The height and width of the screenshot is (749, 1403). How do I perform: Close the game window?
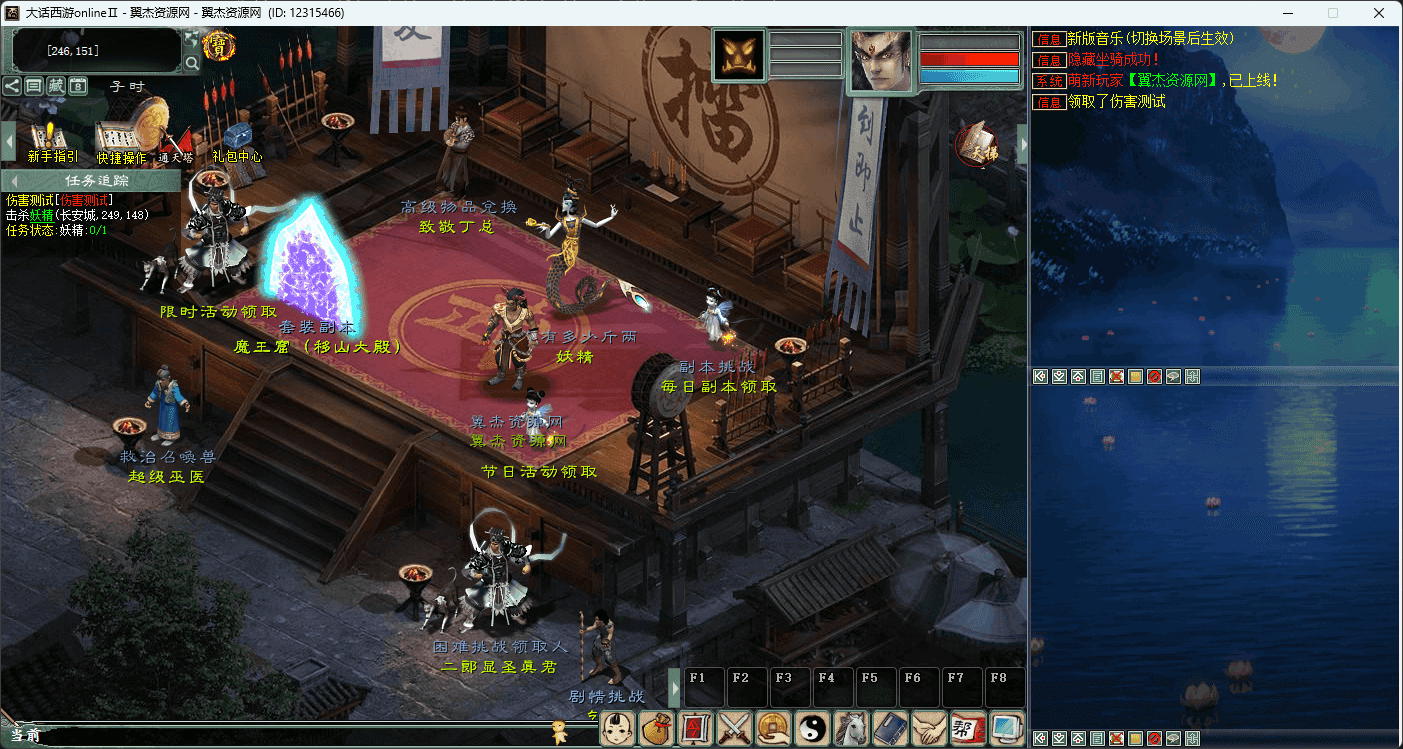tap(1379, 13)
